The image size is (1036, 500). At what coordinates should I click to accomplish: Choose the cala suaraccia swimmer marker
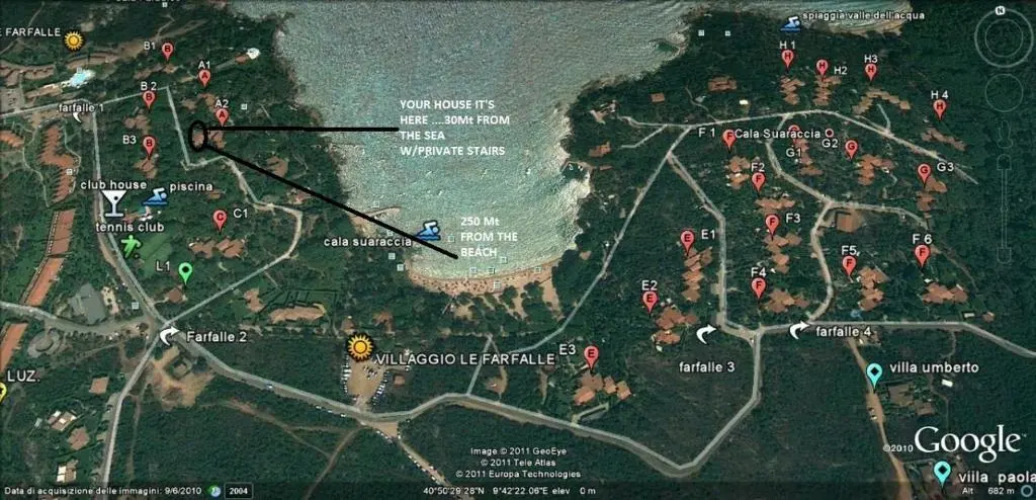[x=428, y=232]
